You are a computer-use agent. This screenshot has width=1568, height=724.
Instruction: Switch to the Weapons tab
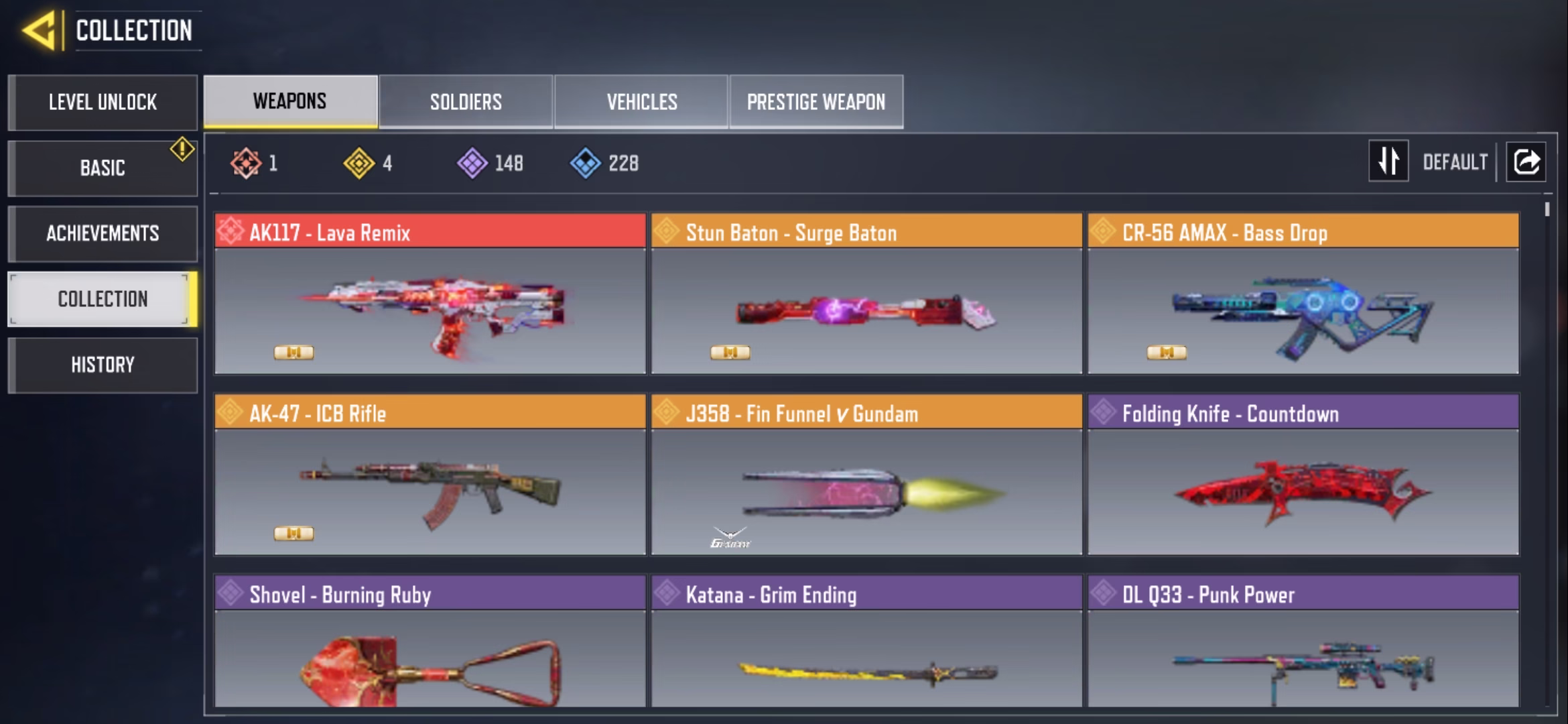290,101
